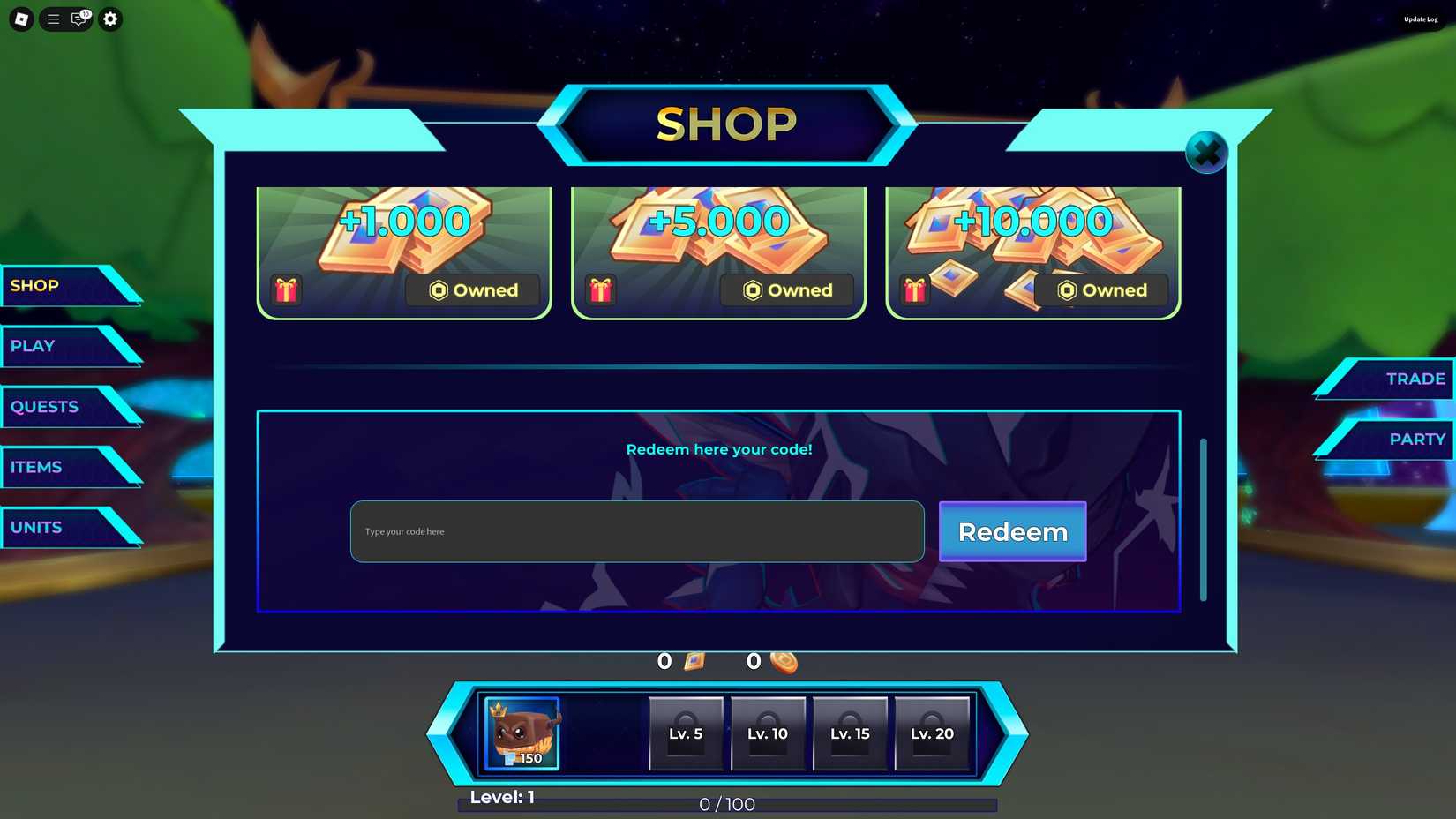Open the Roblox settings gear icon
Image resolution: width=1456 pixels, height=819 pixels.
pyautogui.click(x=109, y=19)
